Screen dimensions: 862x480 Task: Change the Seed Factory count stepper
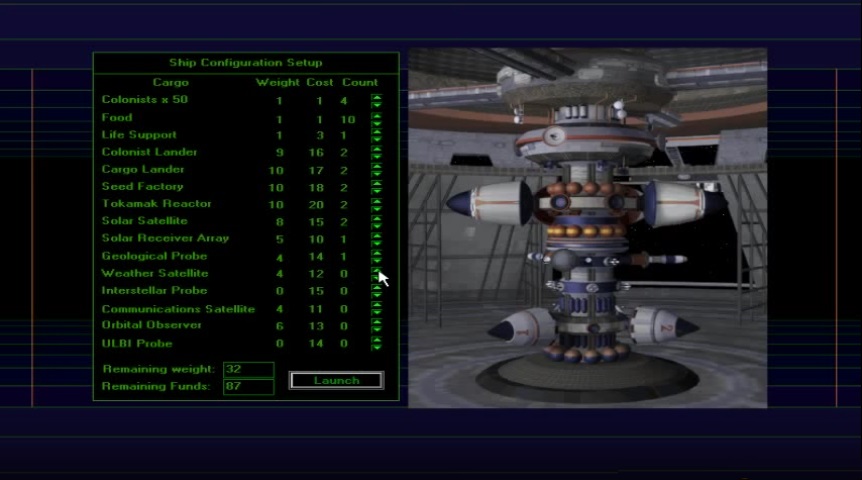[376, 187]
